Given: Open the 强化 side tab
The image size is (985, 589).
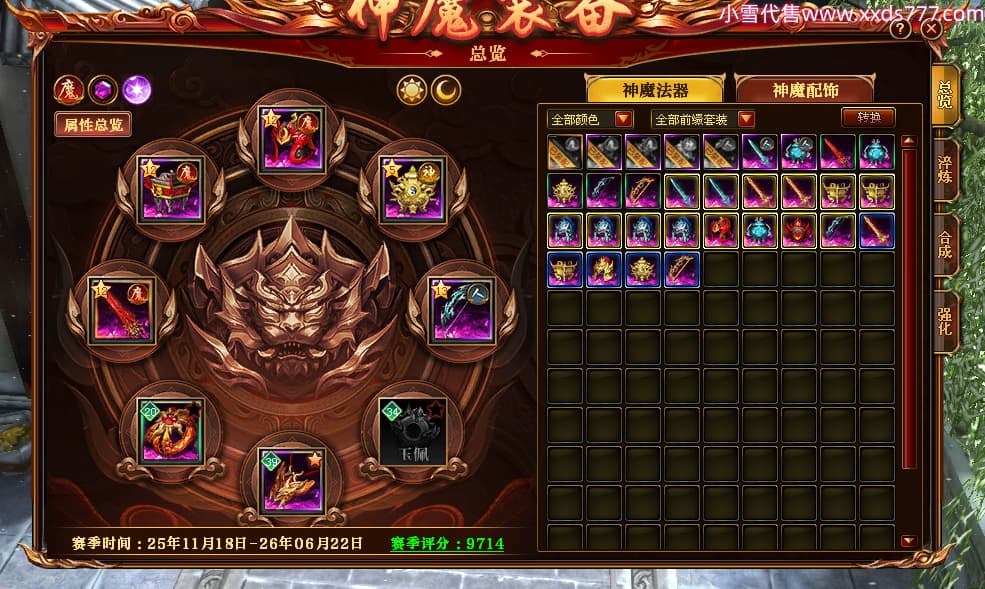Looking at the screenshot, I should (945, 322).
